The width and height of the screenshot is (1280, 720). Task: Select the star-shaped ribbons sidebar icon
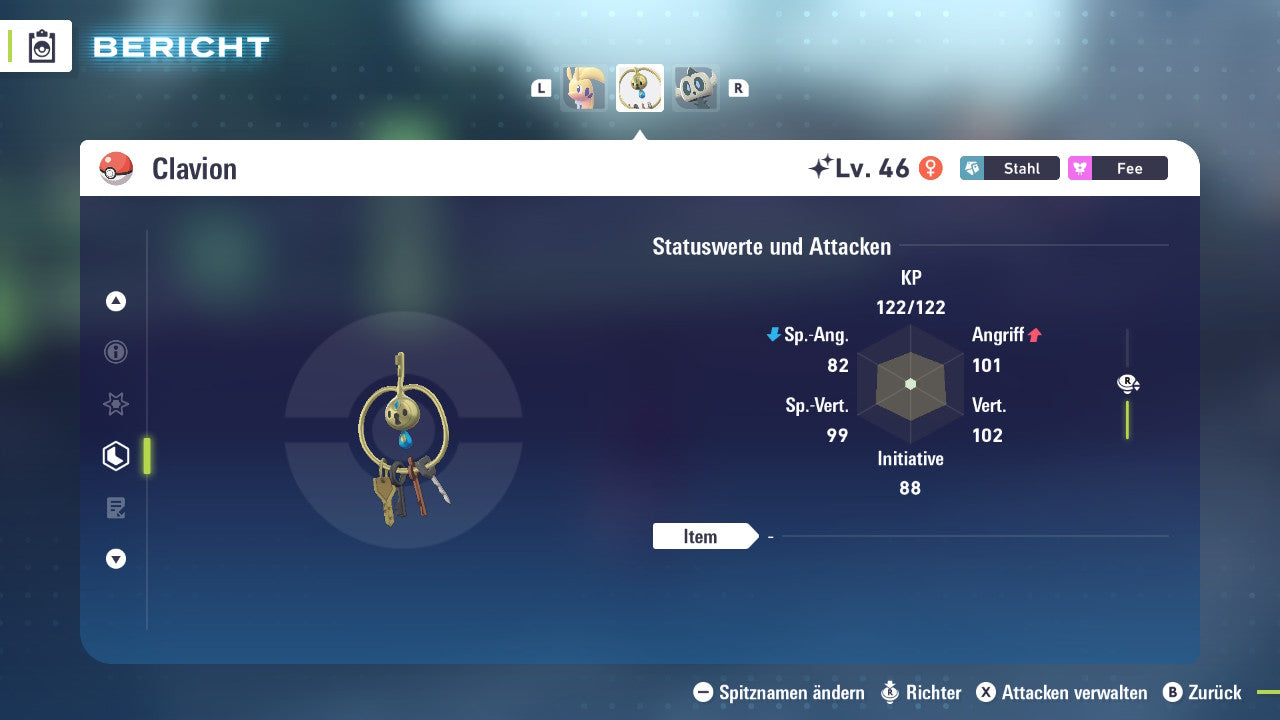pyautogui.click(x=115, y=404)
